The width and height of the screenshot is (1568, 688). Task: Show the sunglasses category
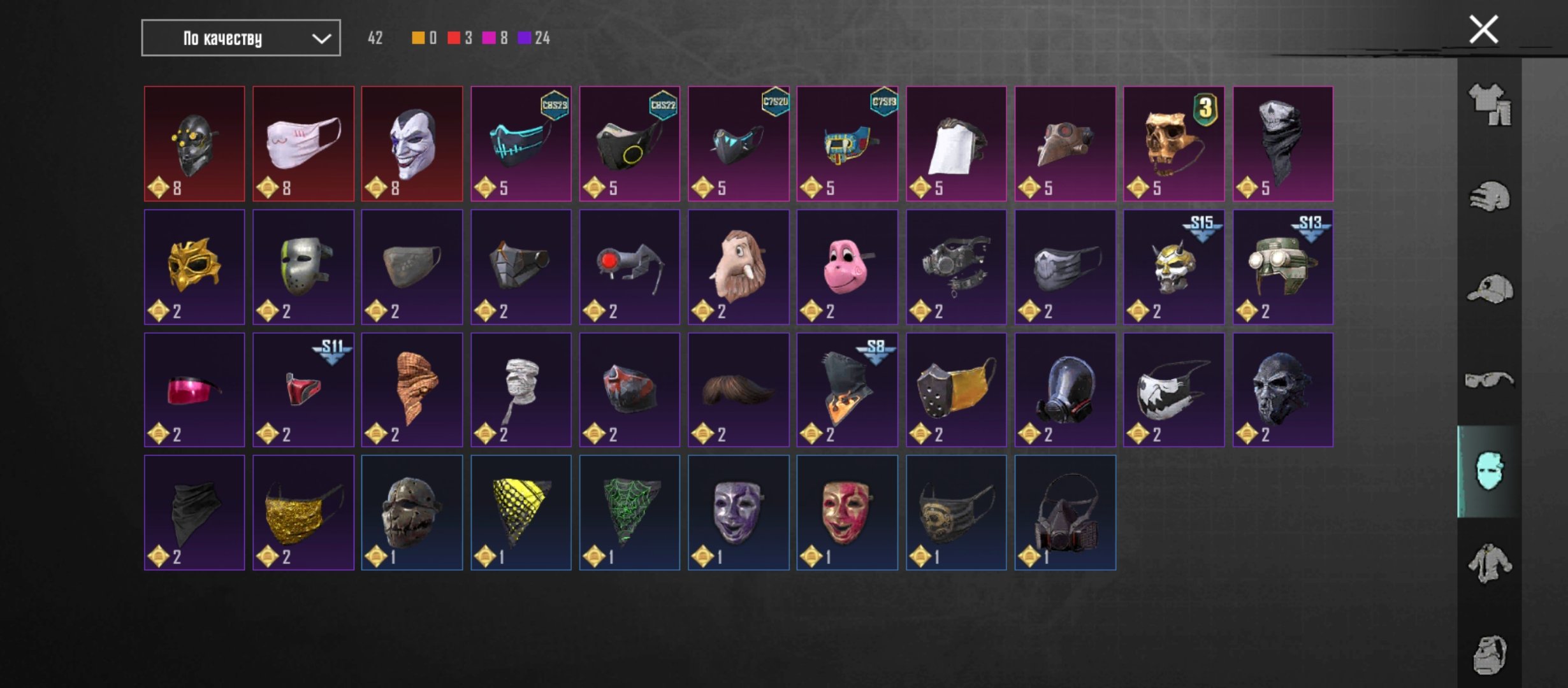point(1490,380)
